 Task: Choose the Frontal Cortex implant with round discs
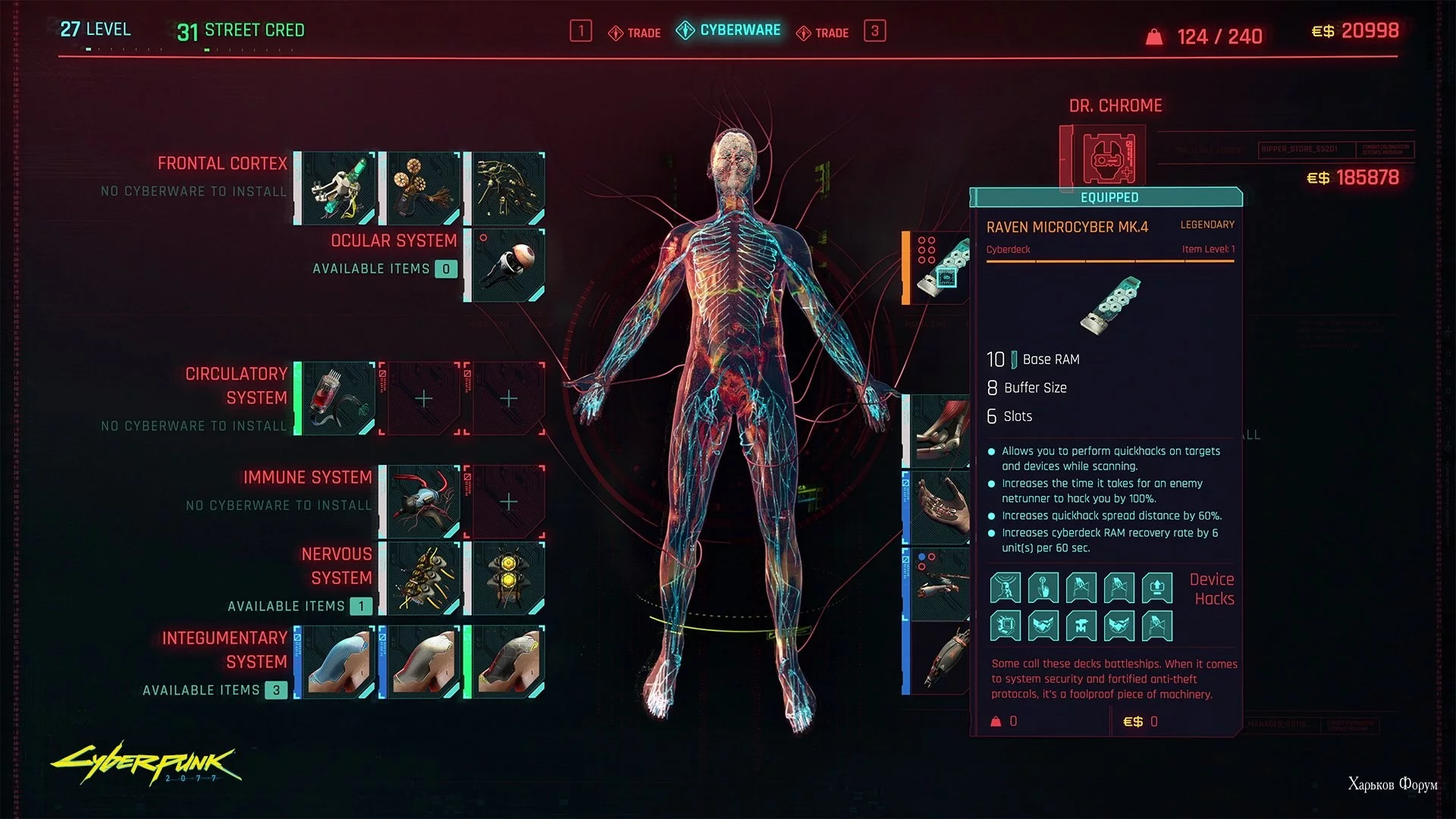pos(423,188)
